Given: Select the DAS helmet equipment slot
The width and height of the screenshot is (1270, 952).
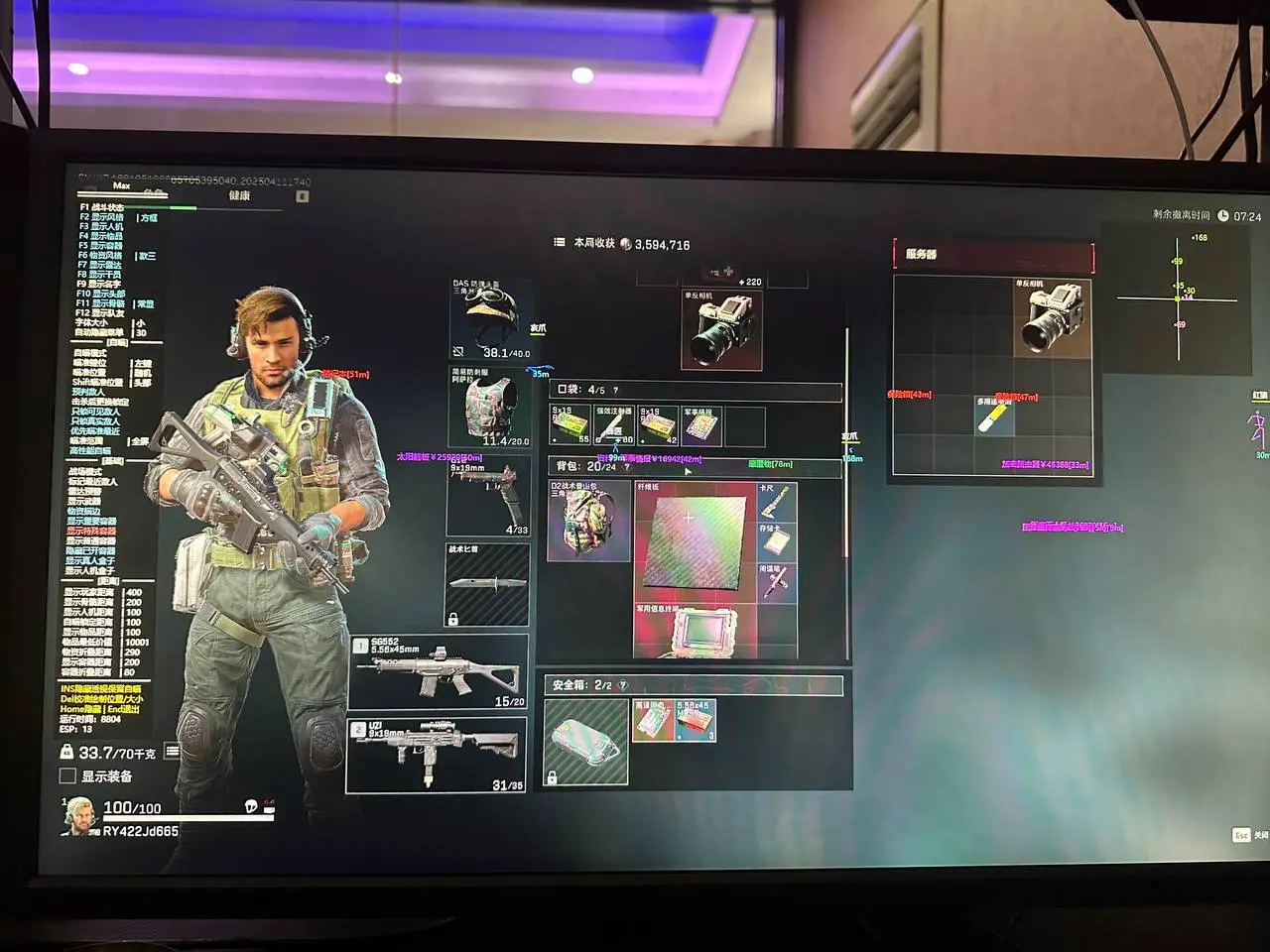Looking at the screenshot, I should [490, 319].
